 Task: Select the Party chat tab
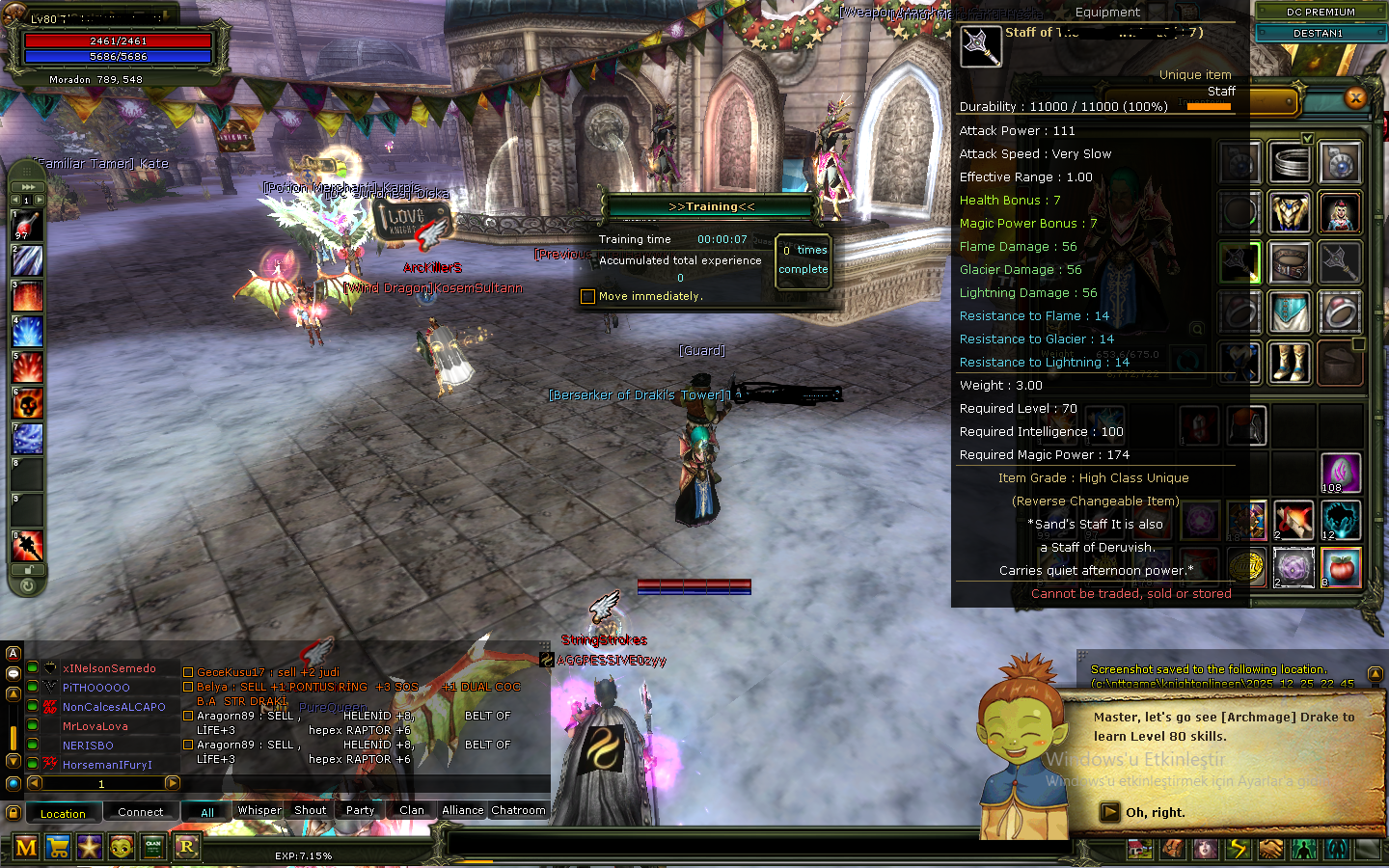pos(359,811)
